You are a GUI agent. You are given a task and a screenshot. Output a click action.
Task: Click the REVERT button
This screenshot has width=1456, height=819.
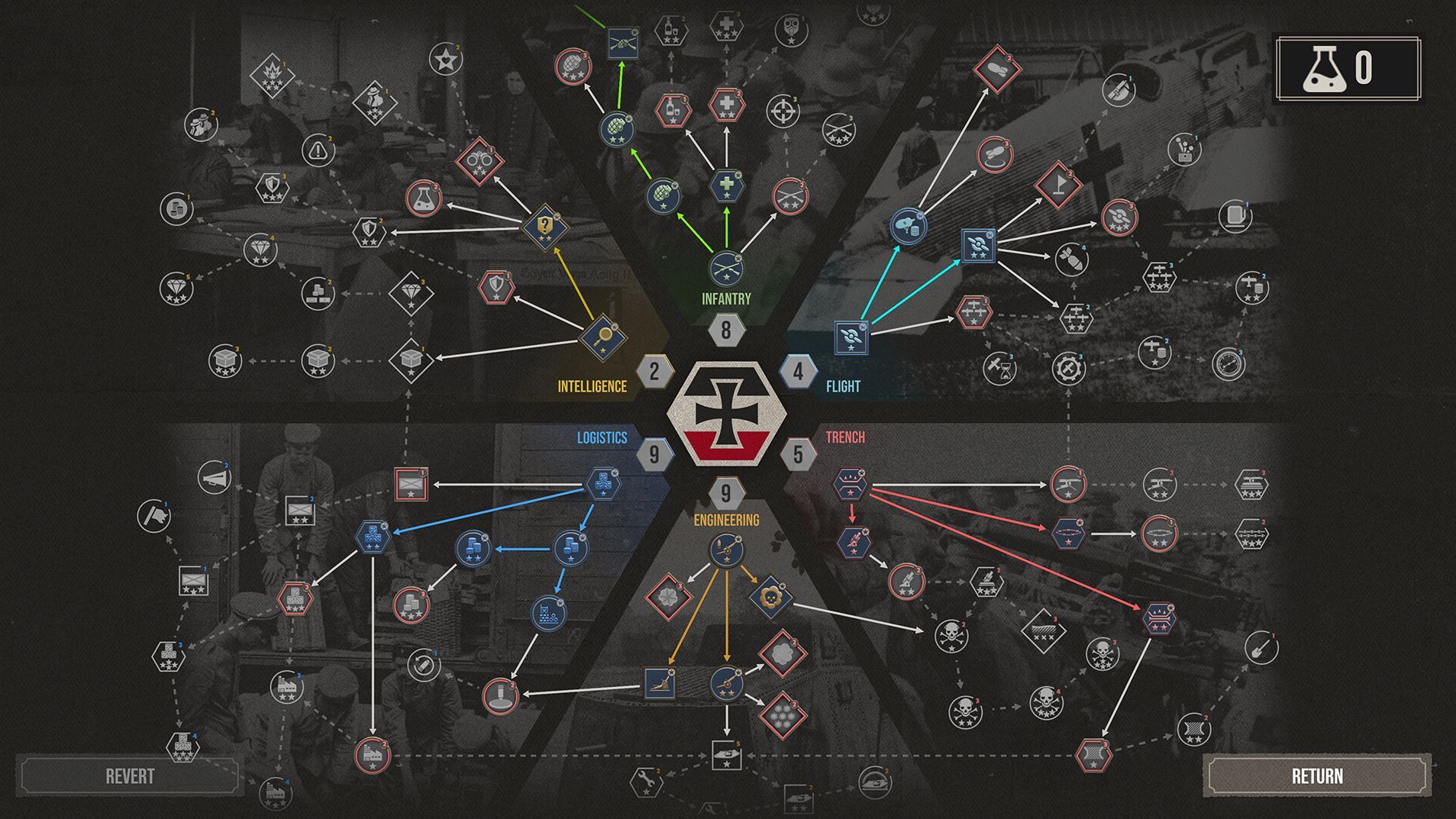coord(130,776)
